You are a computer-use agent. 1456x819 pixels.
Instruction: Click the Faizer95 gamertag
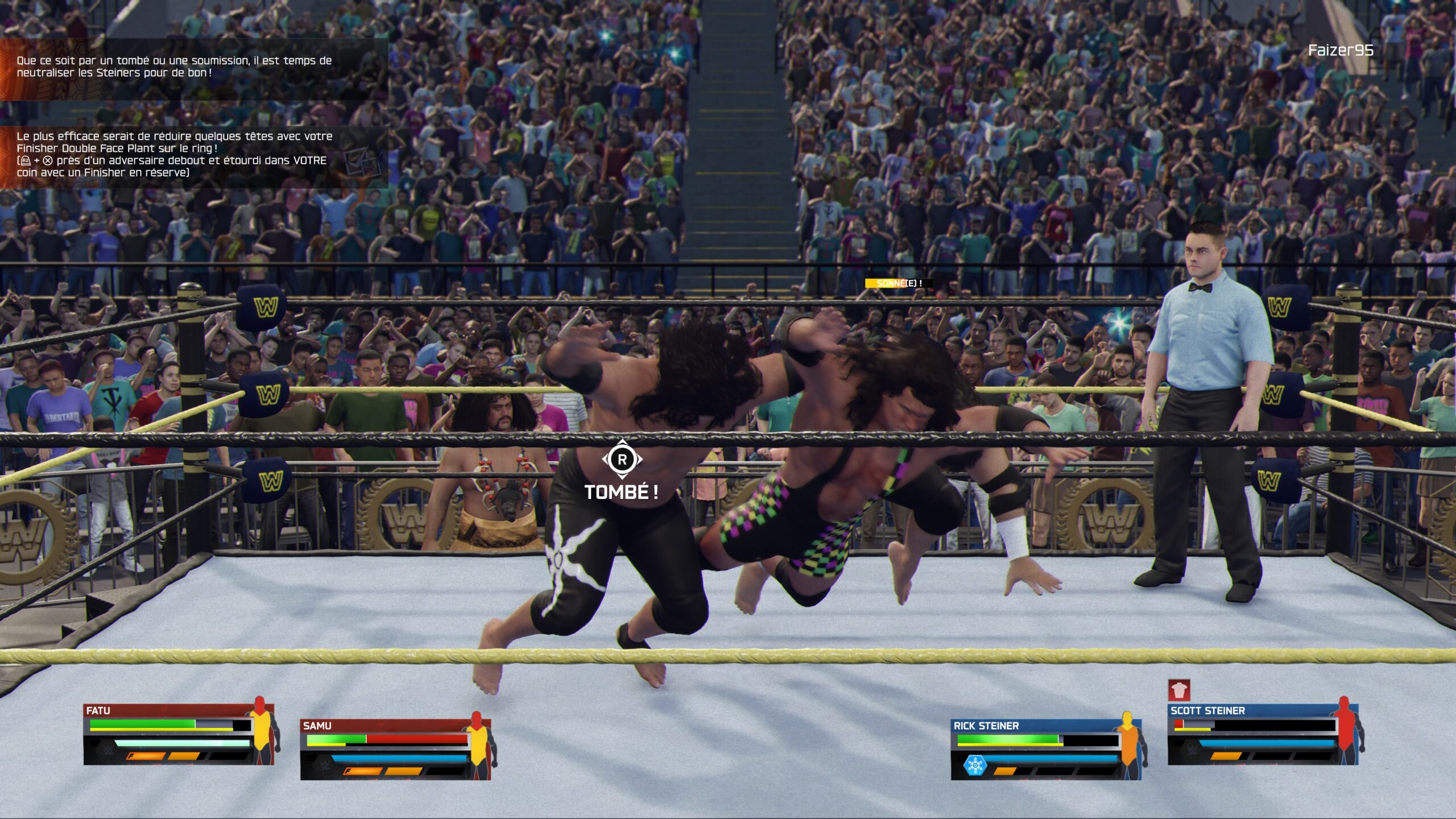[1340, 51]
